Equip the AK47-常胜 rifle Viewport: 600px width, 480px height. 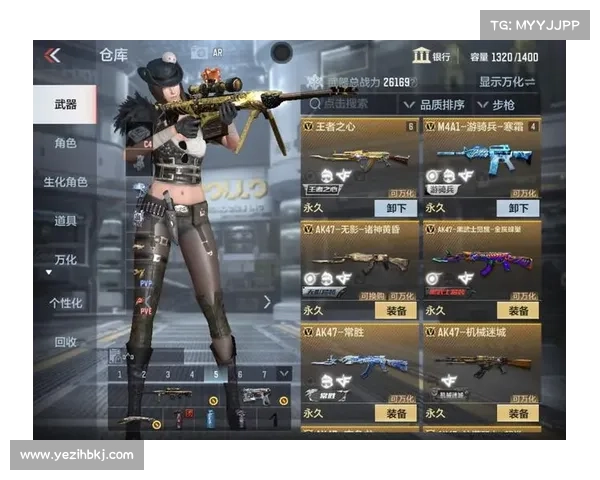pyautogui.click(x=396, y=413)
